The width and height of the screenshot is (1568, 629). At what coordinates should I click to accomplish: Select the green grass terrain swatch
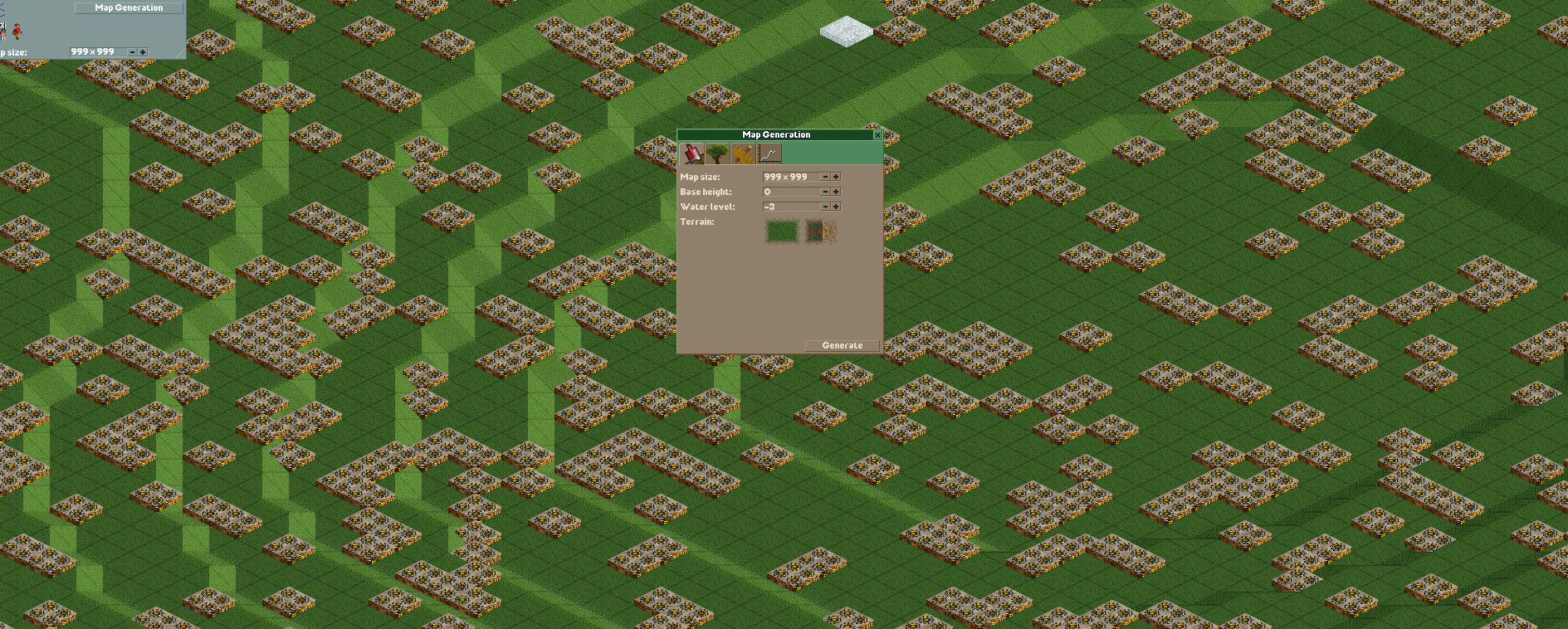[781, 232]
